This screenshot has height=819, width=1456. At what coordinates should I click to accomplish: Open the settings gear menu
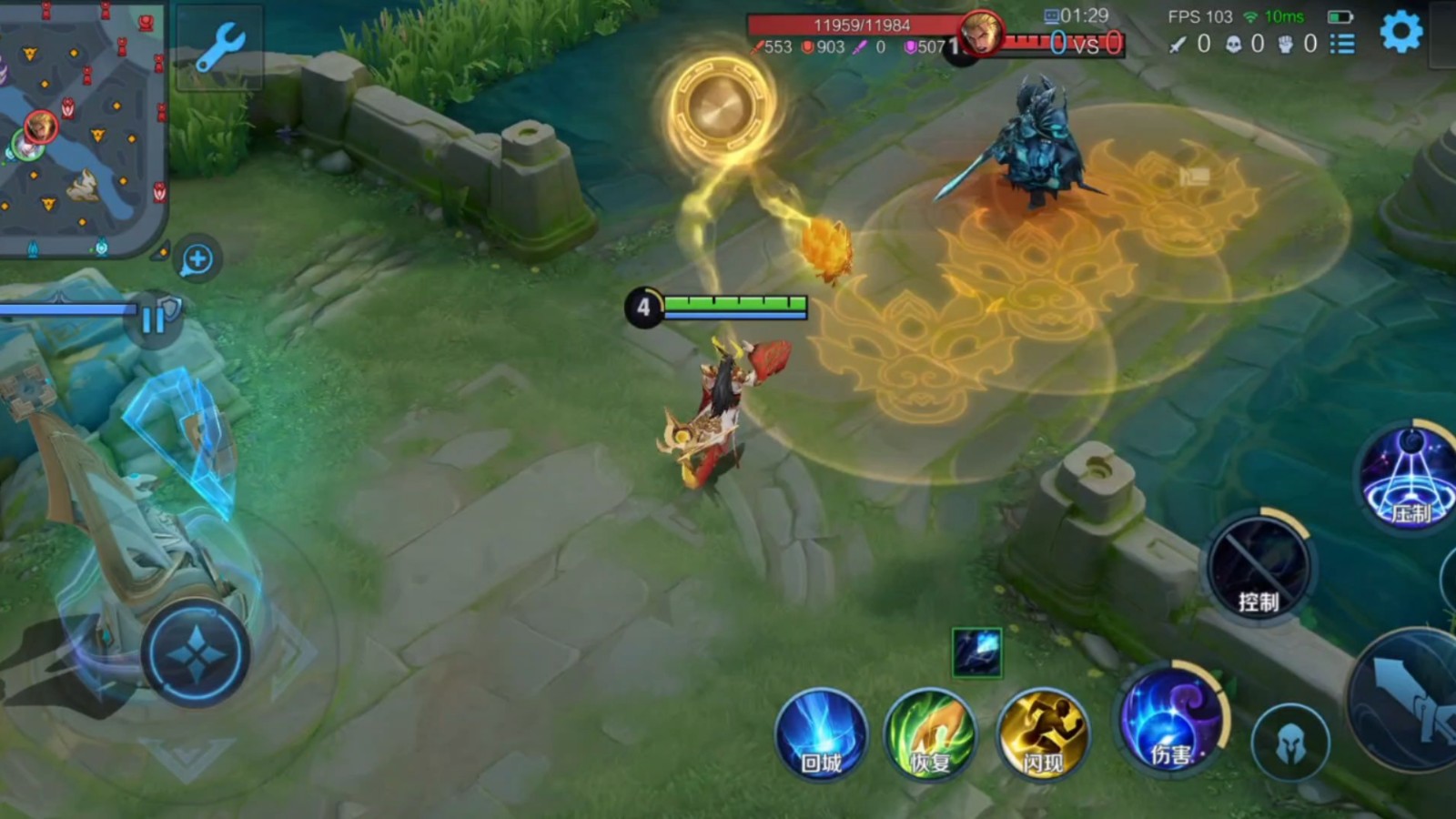coord(1400,33)
